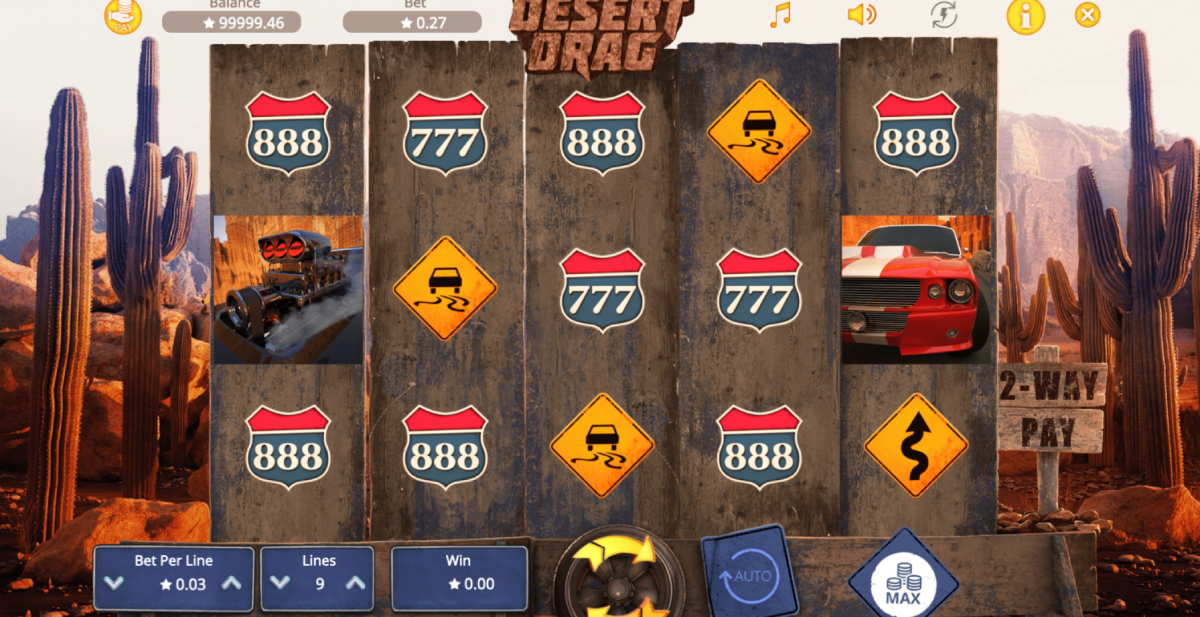The width and height of the screenshot is (1200, 617).
Task: Lower the number of Lines
Action: point(280,584)
